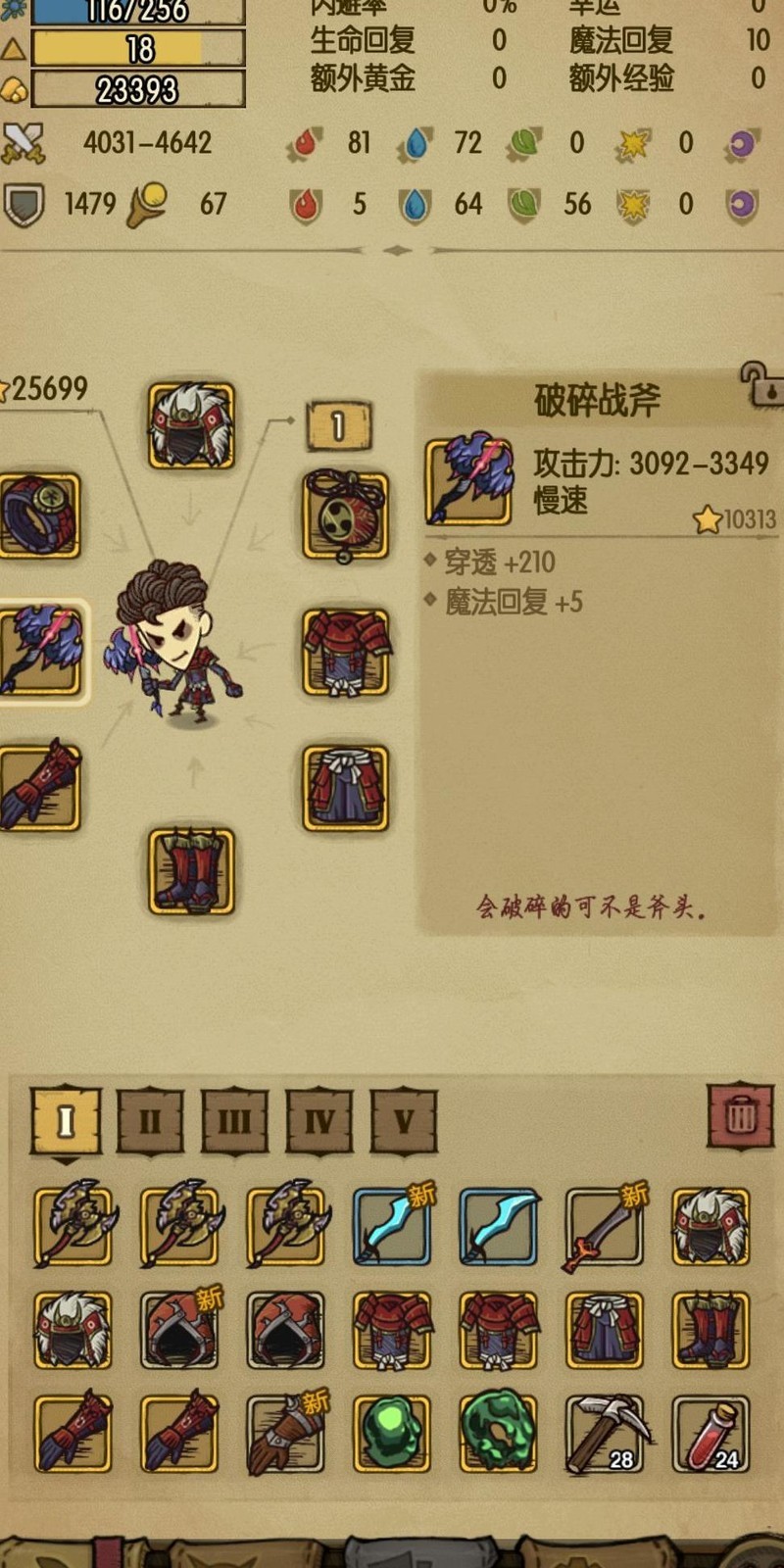This screenshot has height=1568, width=784.
Task: Select the equipped red gauntlet slot
Action: point(39,788)
